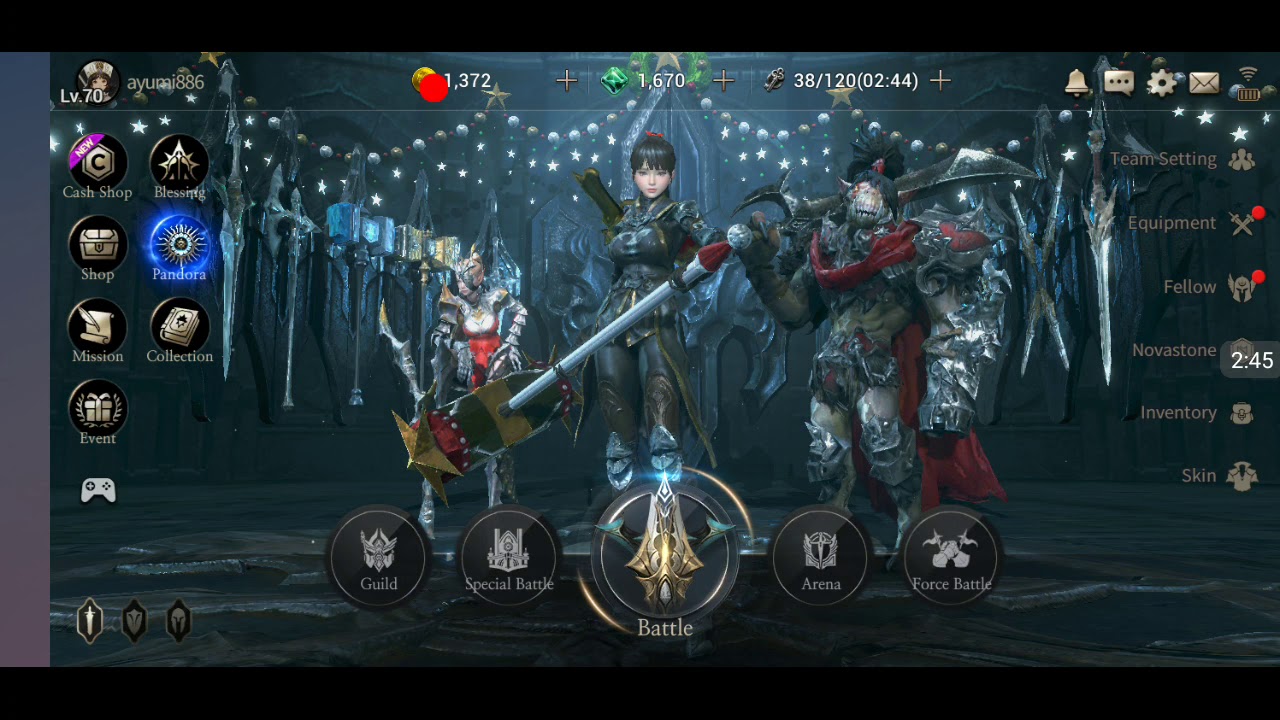Image resolution: width=1280 pixels, height=720 pixels.
Task: Open the mail envelope icon
Action: [1204, 82]
